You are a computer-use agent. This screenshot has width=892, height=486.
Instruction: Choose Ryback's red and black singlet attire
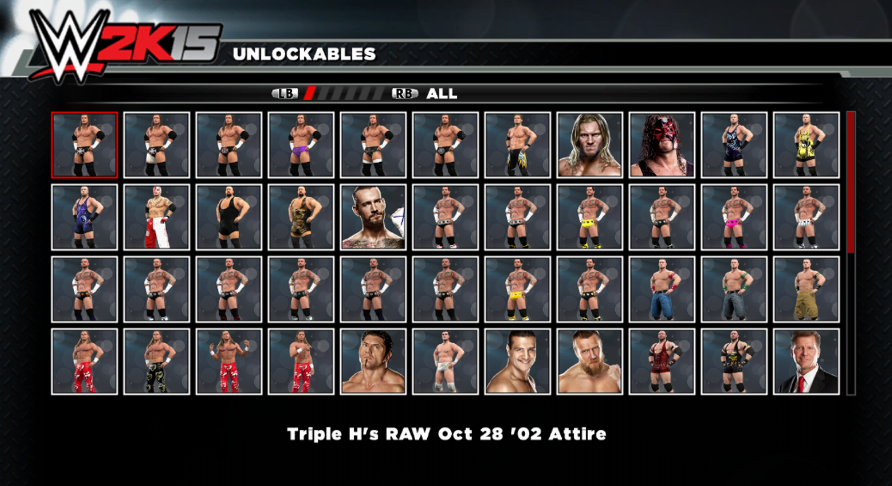pos(662,361)
